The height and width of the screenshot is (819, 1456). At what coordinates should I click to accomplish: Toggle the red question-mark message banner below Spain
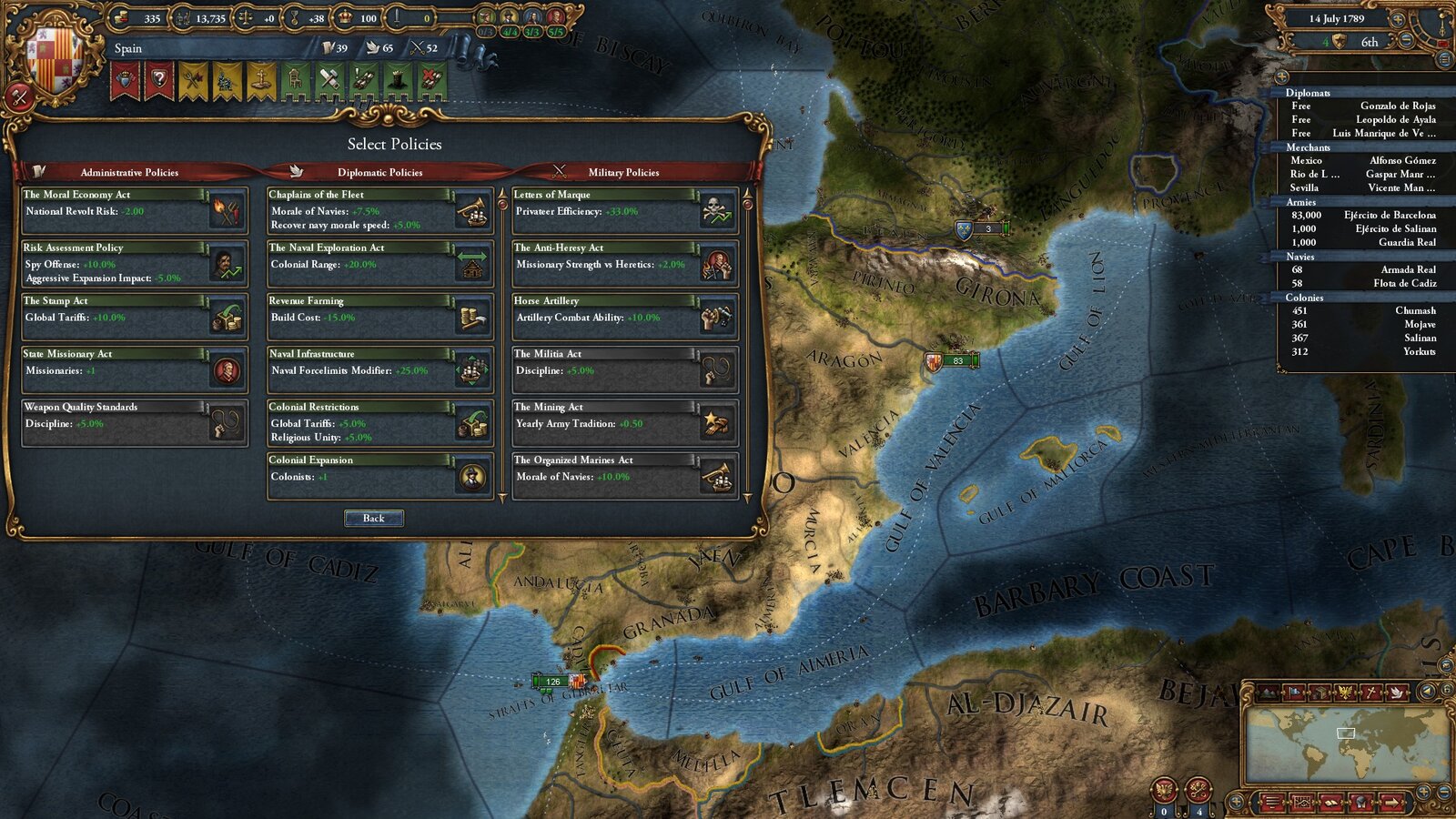[160, 77]
